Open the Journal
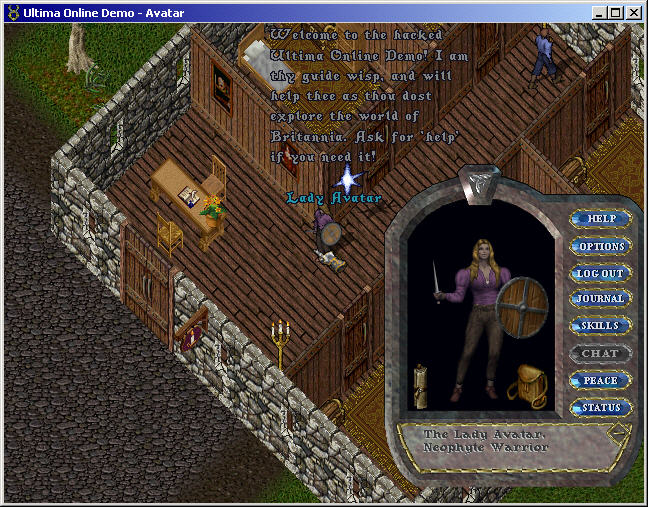This screenshot has height=507, width=648. click(x=600, y=299)
